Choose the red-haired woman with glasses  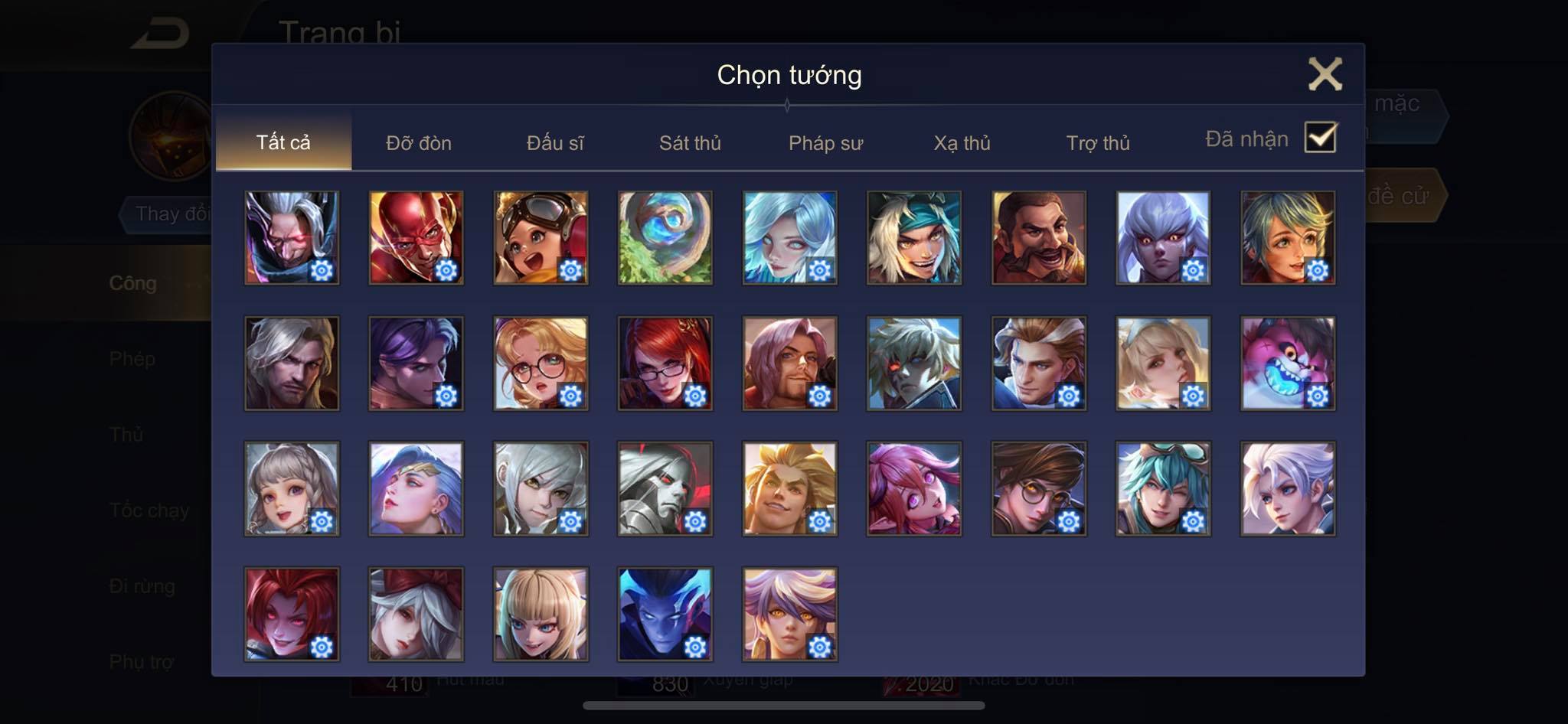tap(665, 363)
